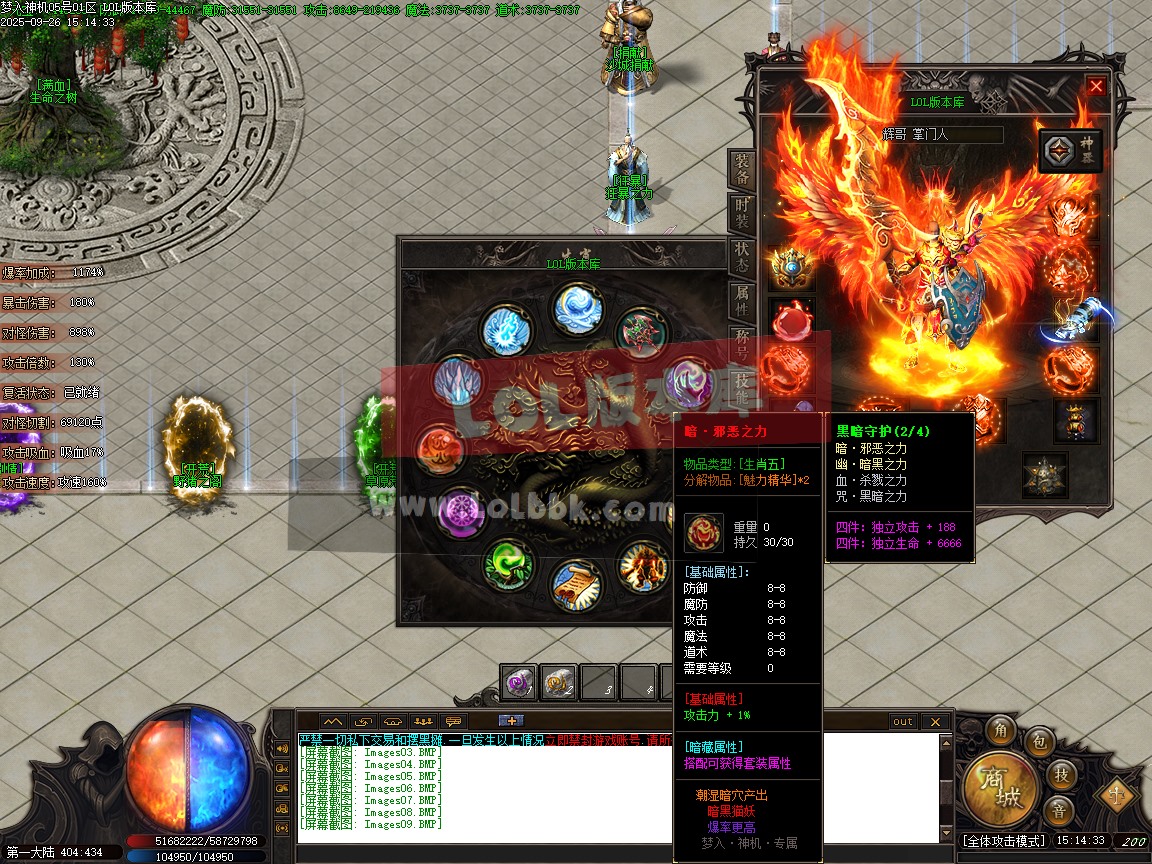
Task: Switch to the 装备 equipment tab
Action: 742,168
